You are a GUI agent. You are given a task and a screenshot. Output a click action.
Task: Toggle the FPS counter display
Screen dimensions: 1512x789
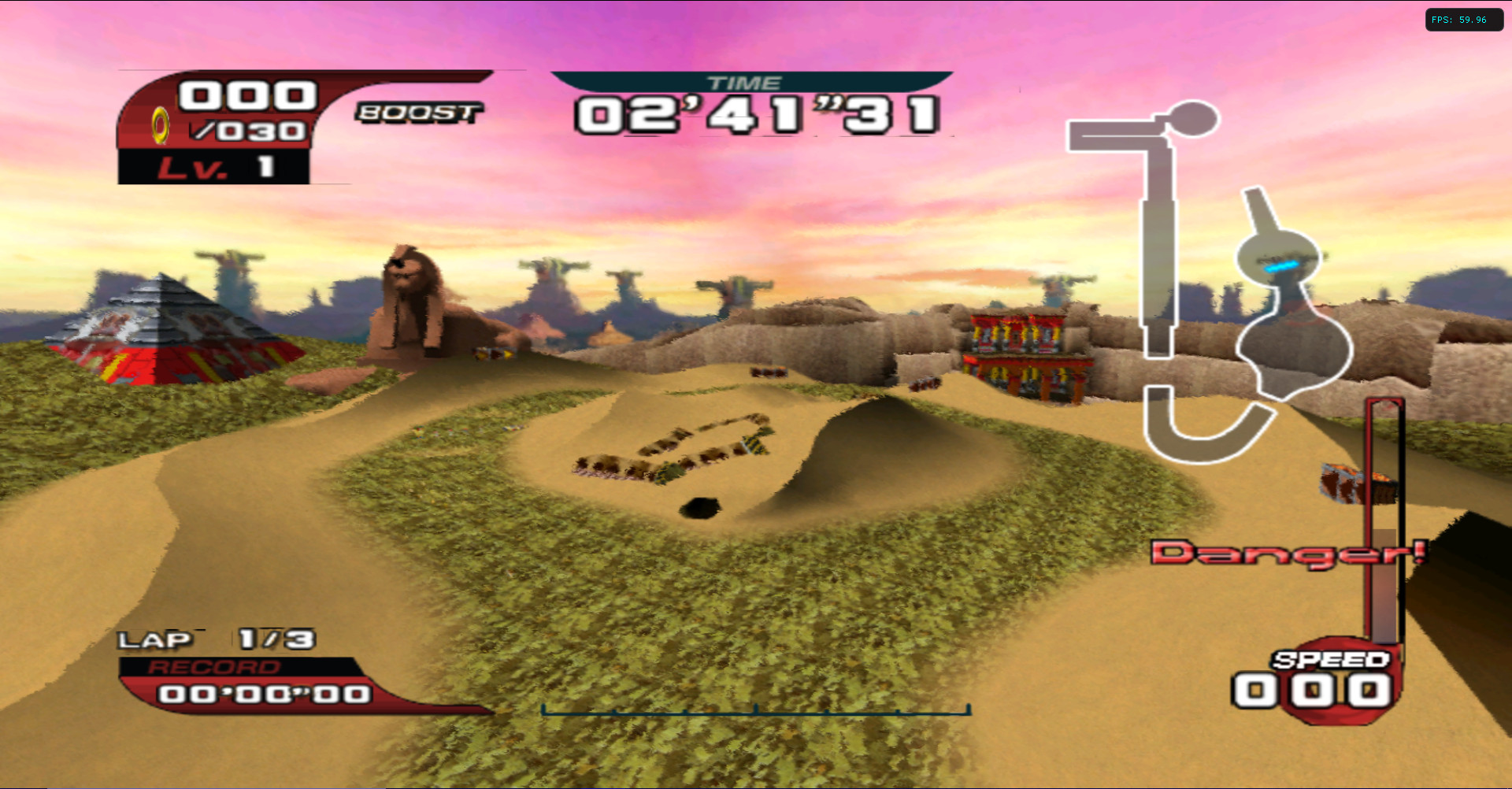pos(1463,20)
